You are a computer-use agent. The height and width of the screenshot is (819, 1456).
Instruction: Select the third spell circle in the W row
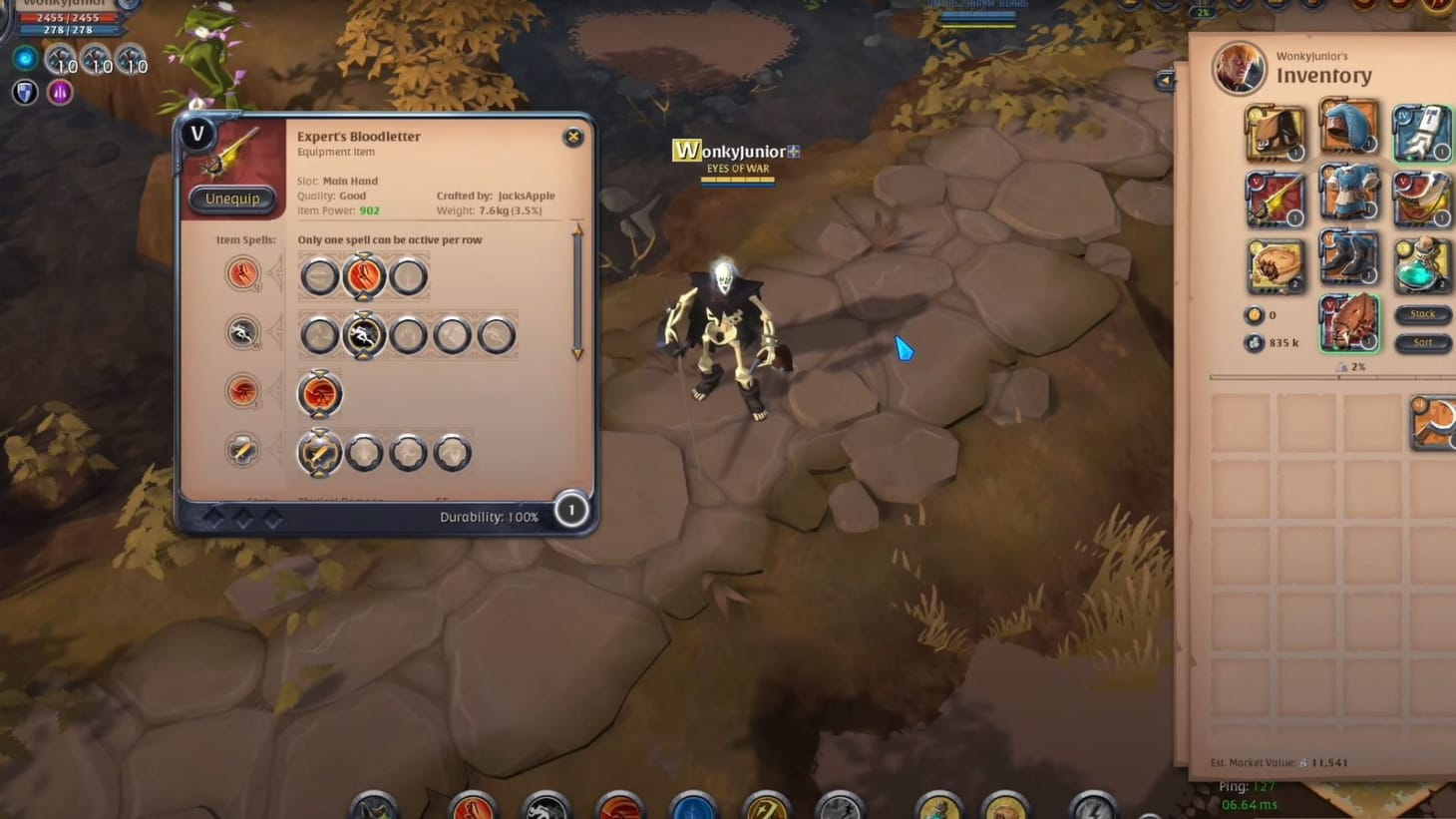(408, 335)
